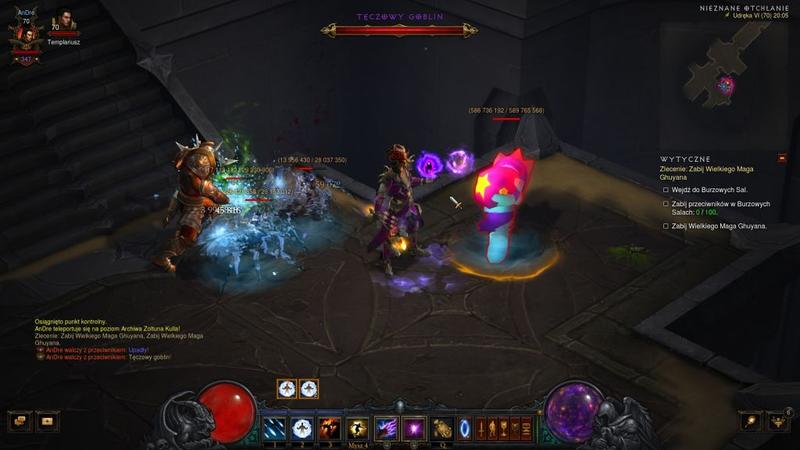Image resolution: width=800 pixels, height=450 pixels.
Task: Use the second skill slot with white figure
Action: coord(300,428)
